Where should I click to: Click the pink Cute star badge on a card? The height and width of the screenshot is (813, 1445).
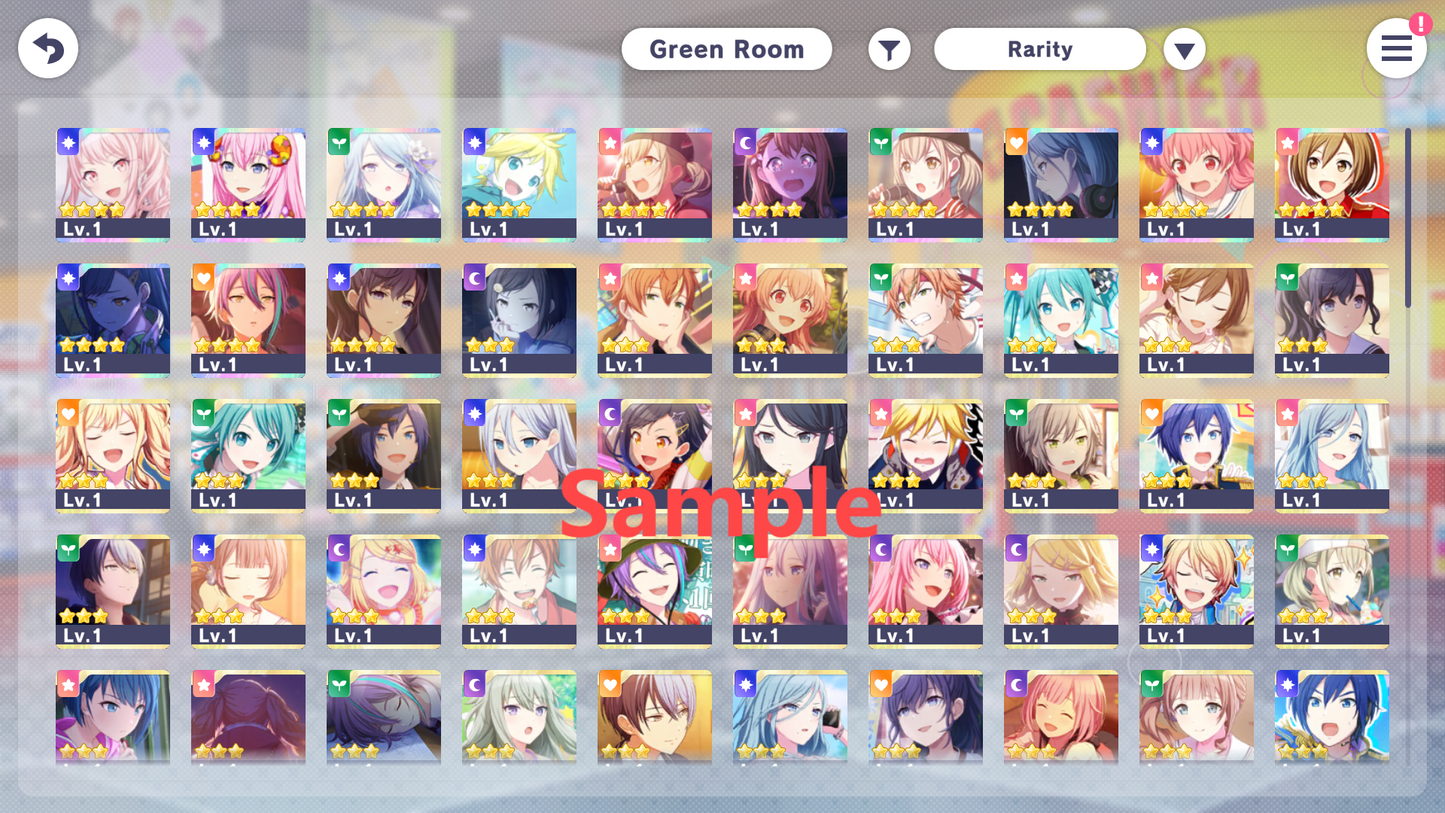(609, 142)
